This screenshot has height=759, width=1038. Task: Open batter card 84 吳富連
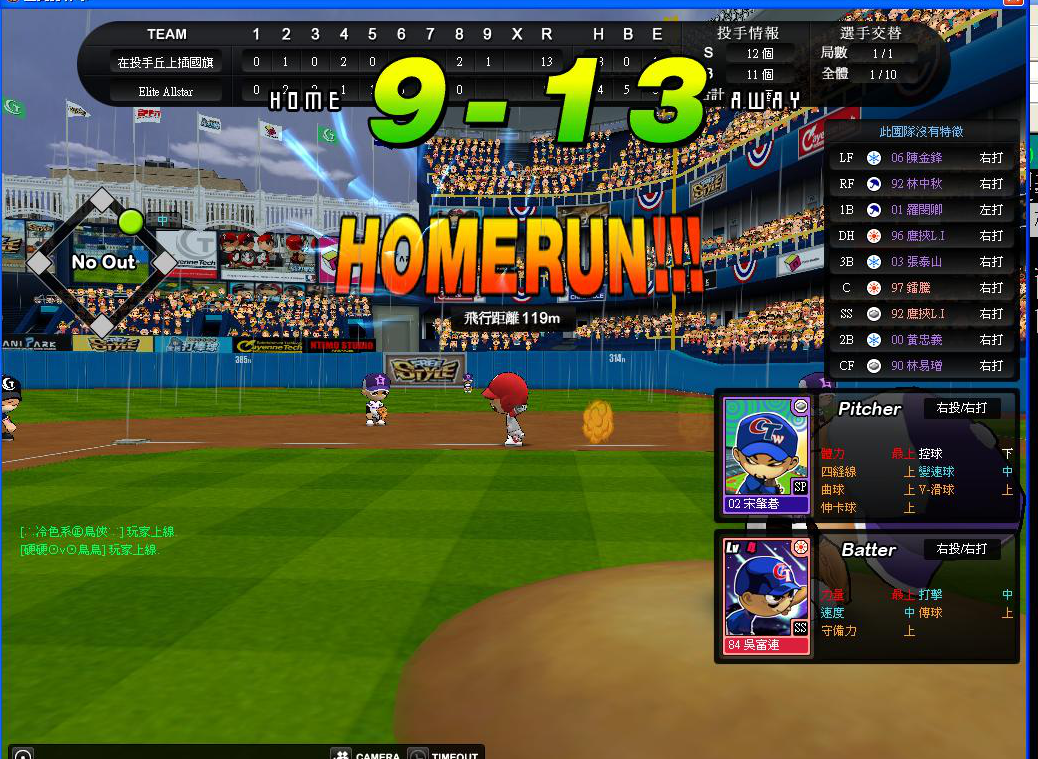[x=767, y=596]
